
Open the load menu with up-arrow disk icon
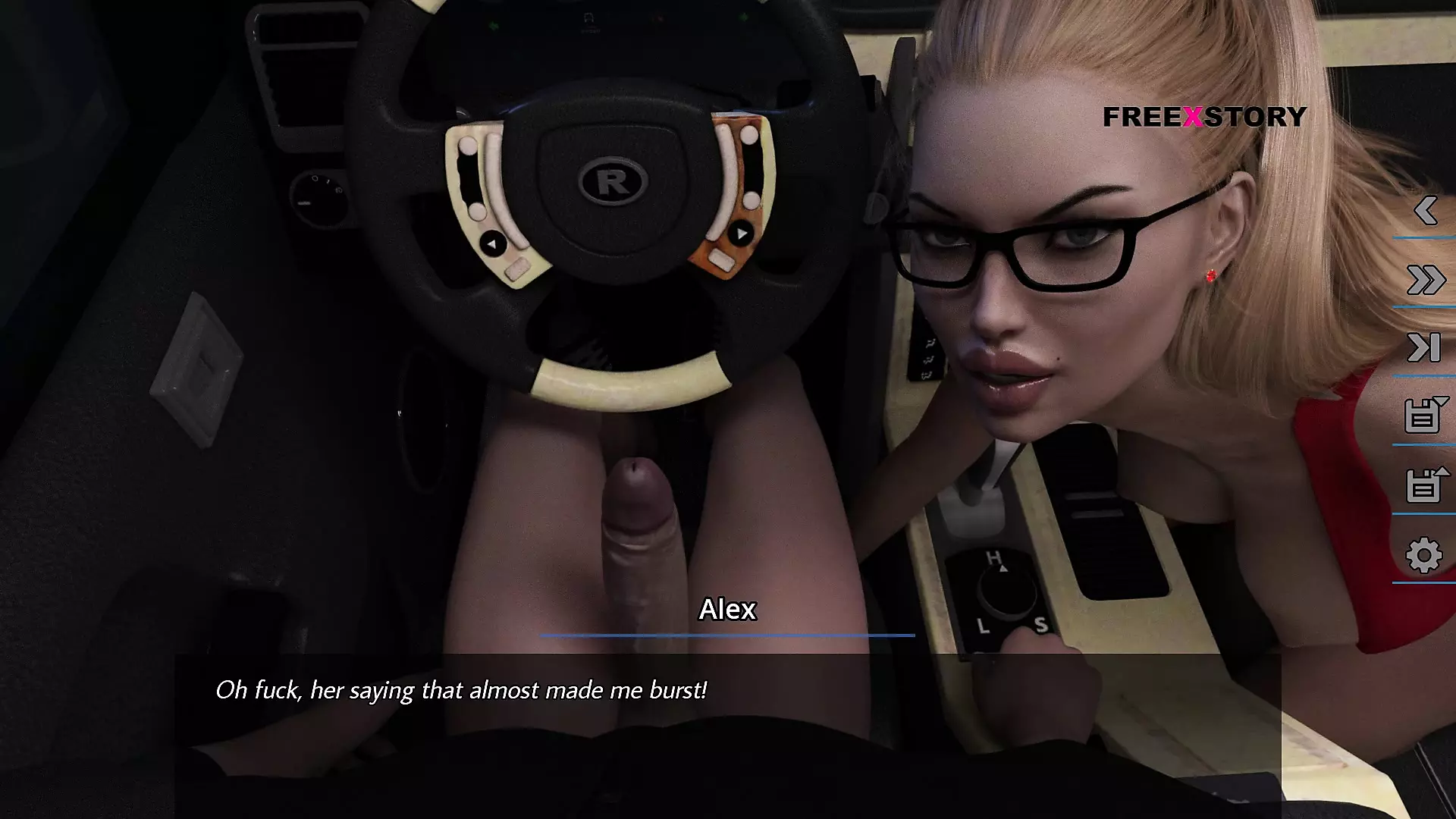point(1424,485)
